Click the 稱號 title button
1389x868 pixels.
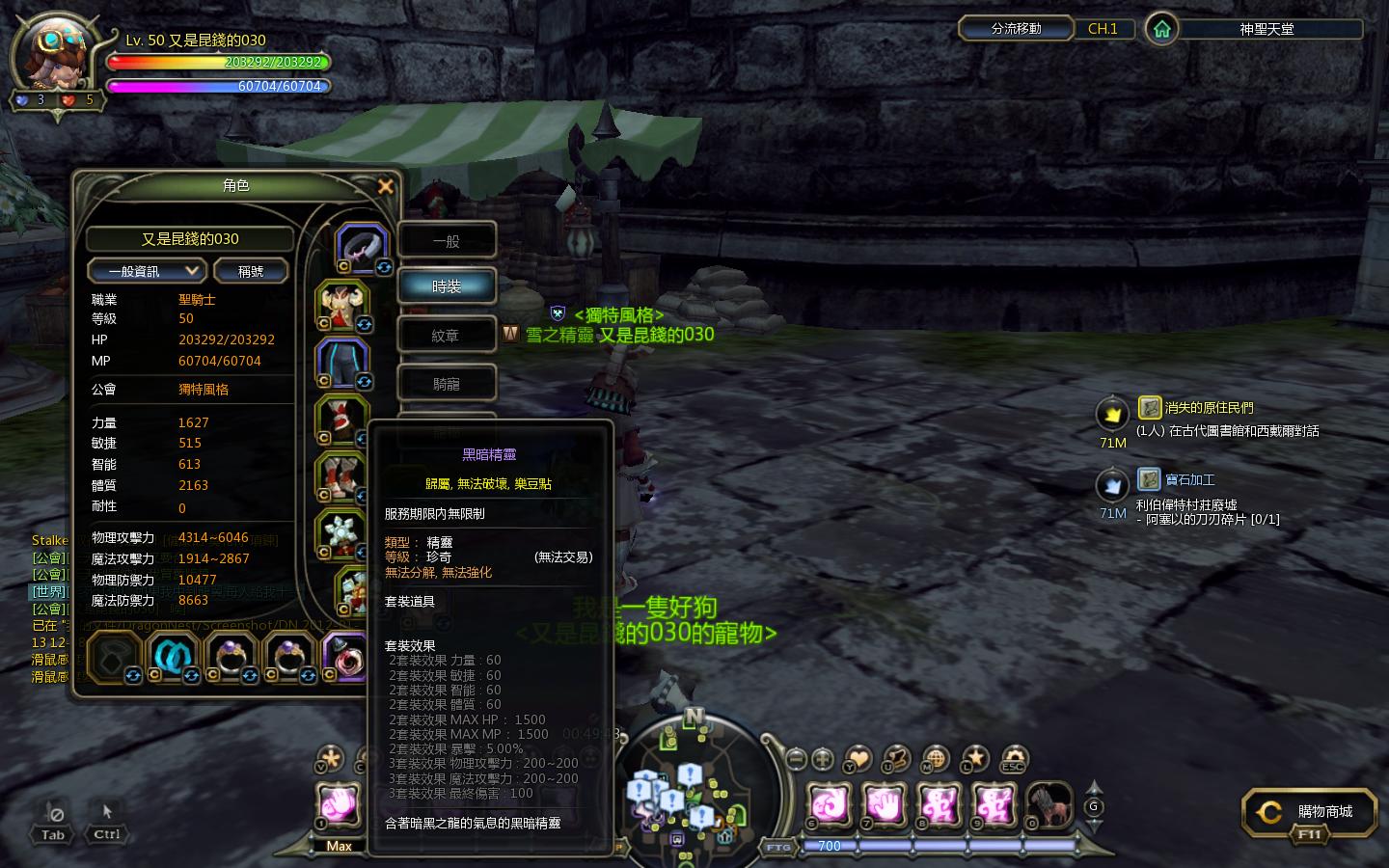point(251,271)
